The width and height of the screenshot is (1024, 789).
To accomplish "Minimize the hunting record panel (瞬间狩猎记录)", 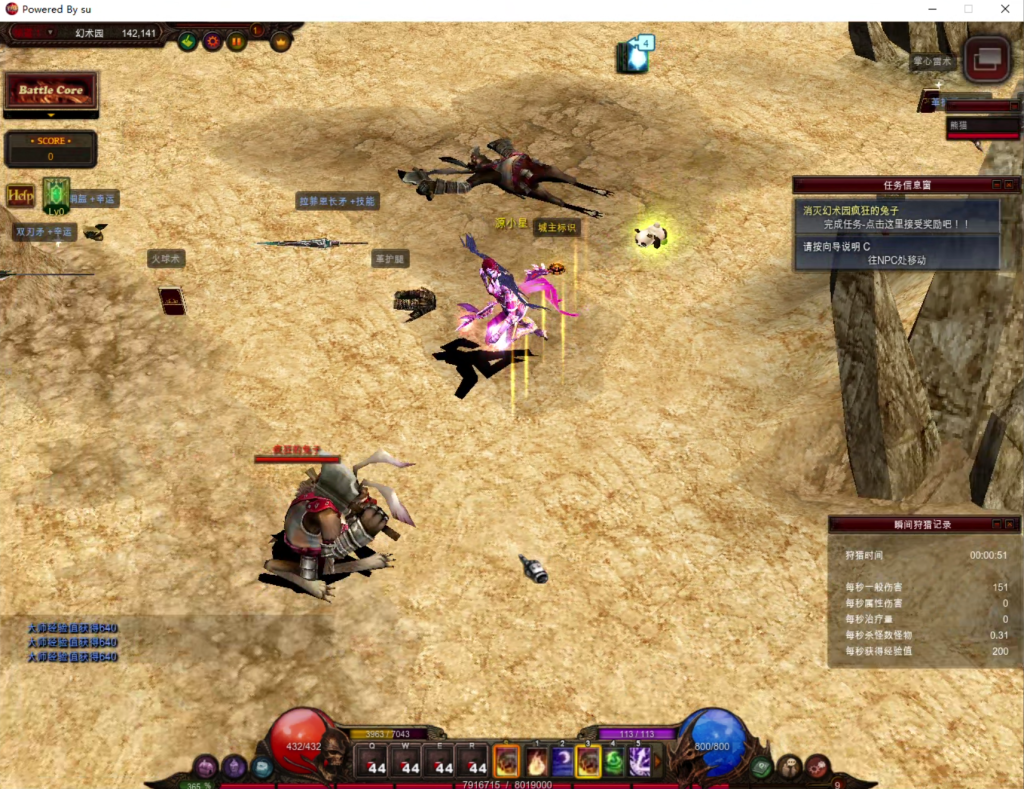I will [x=996, y=524].
